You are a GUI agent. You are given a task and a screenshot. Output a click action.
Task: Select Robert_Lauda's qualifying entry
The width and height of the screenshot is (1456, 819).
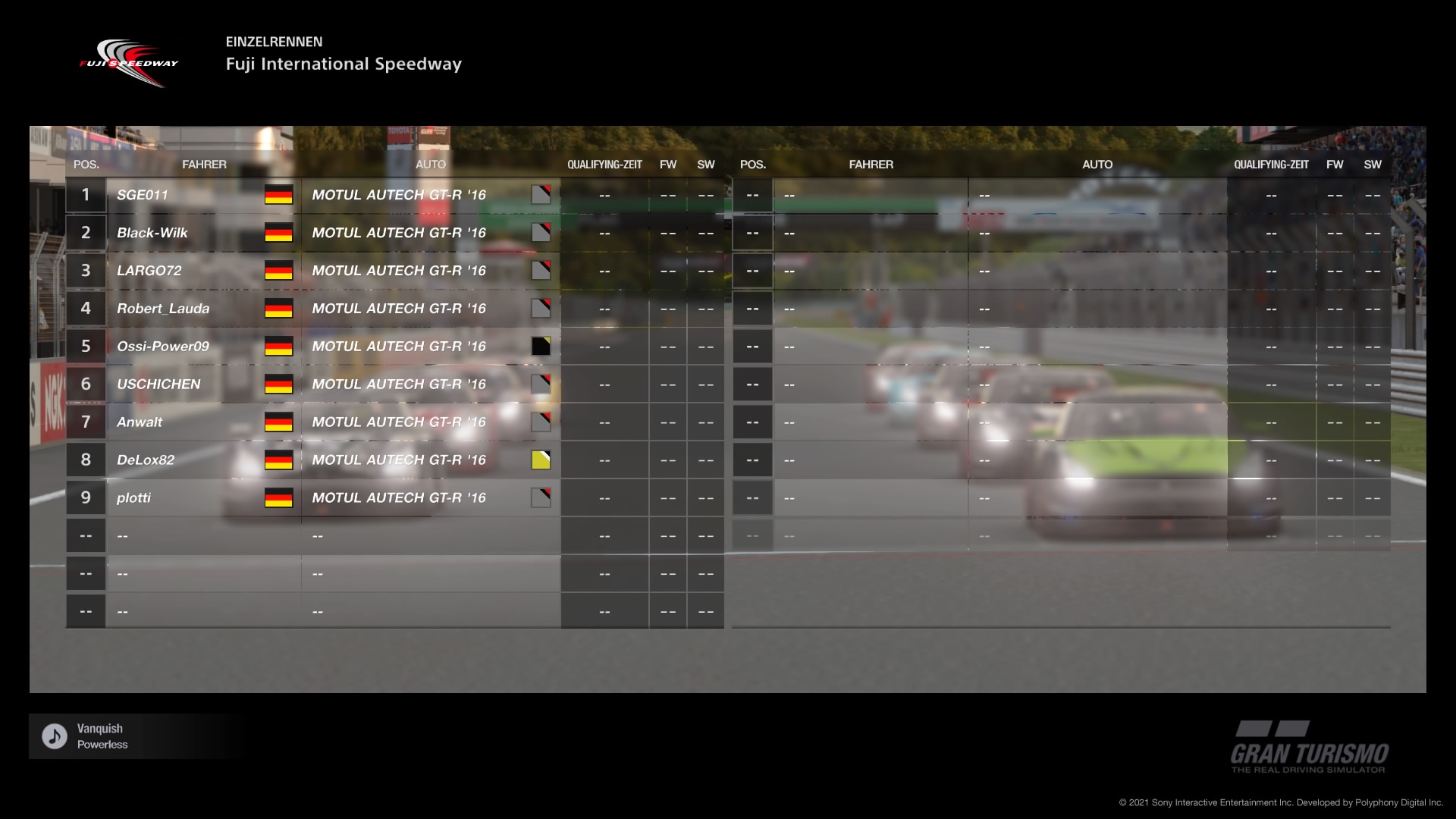pyautogui.click(x=604, y=309)
